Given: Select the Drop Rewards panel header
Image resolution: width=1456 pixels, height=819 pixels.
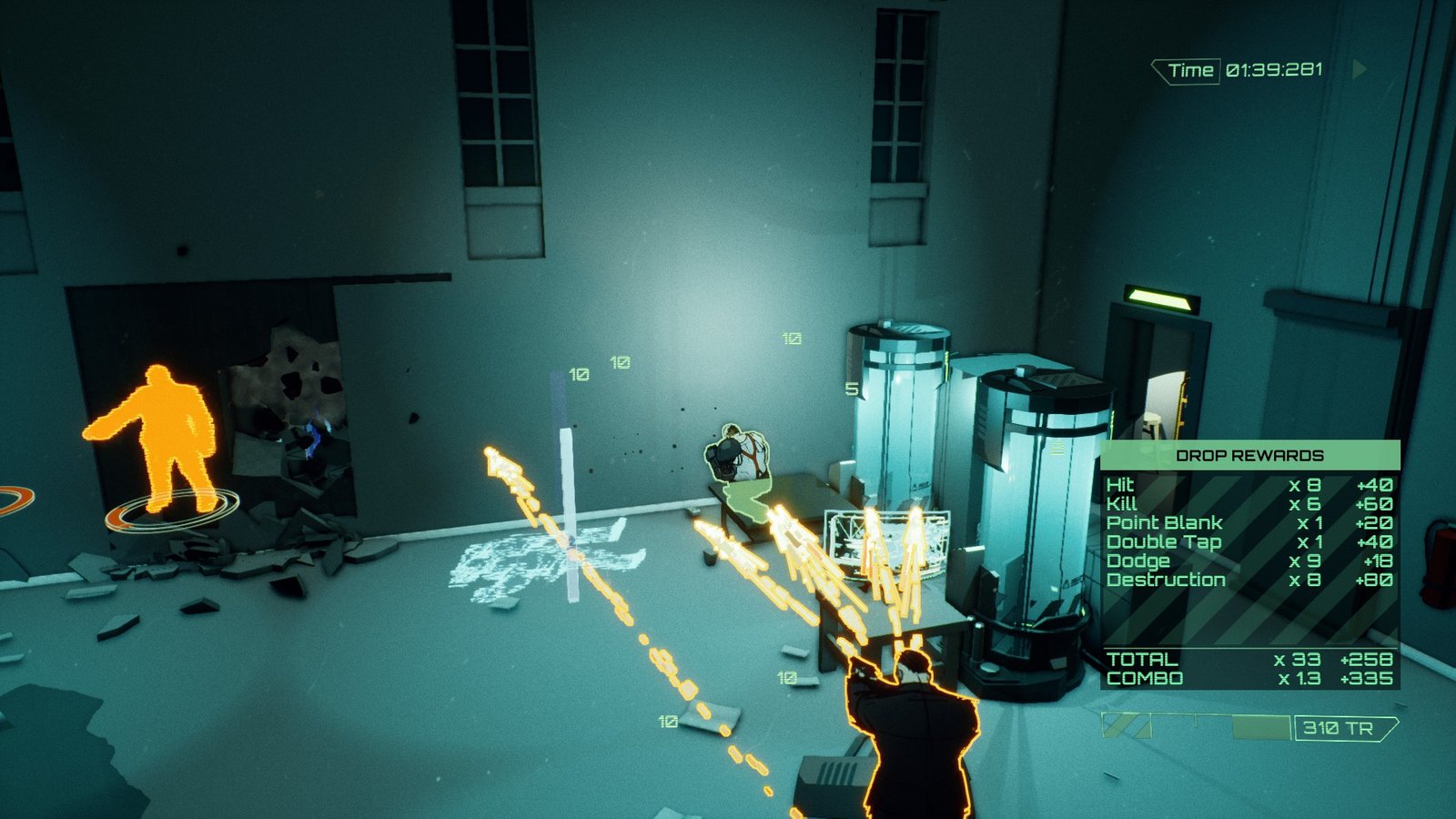Looking at the screenshot, I should click(x=1249, y=455).
